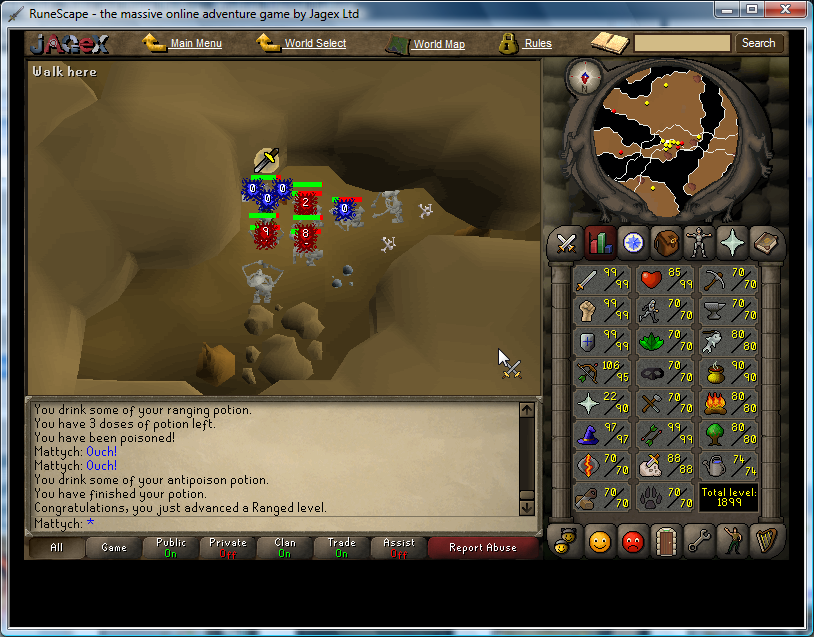Viewport: 814px width, 637px height.
Task: Open the Options wrench tab
Action: pyautogui.click(x=699, y=542)
